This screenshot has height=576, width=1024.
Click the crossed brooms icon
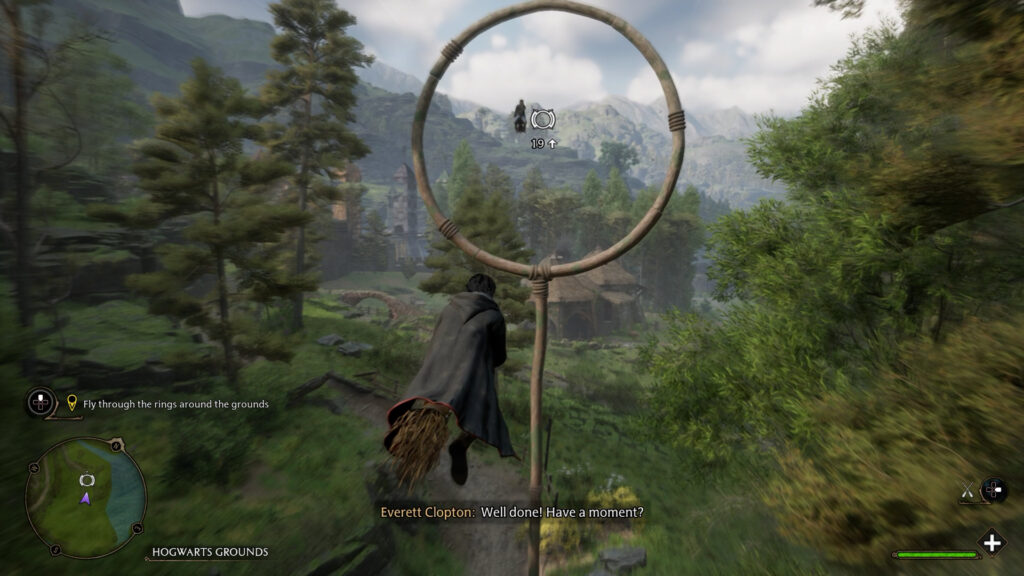[967, 490]
